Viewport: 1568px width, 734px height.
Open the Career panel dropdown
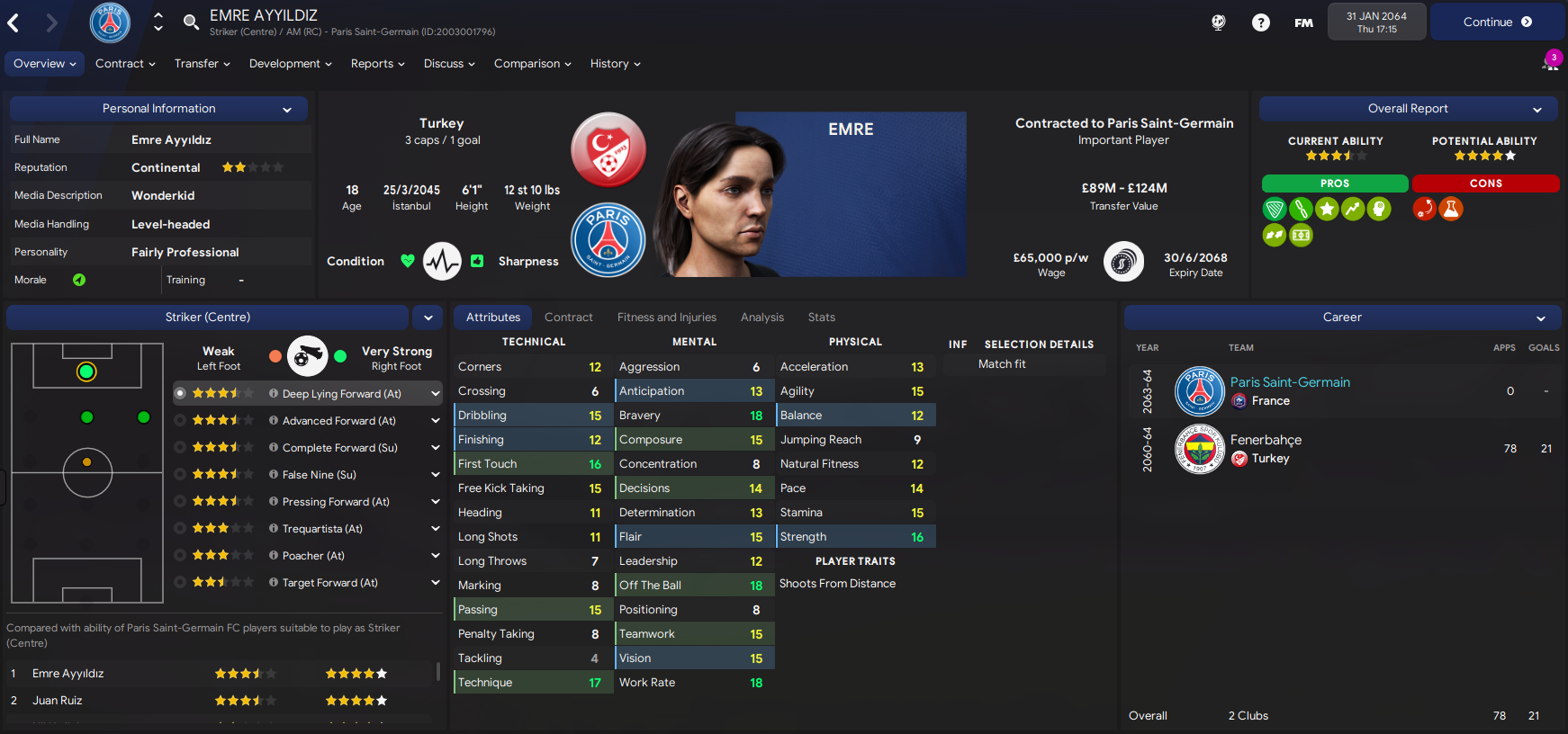(1540, 318)
